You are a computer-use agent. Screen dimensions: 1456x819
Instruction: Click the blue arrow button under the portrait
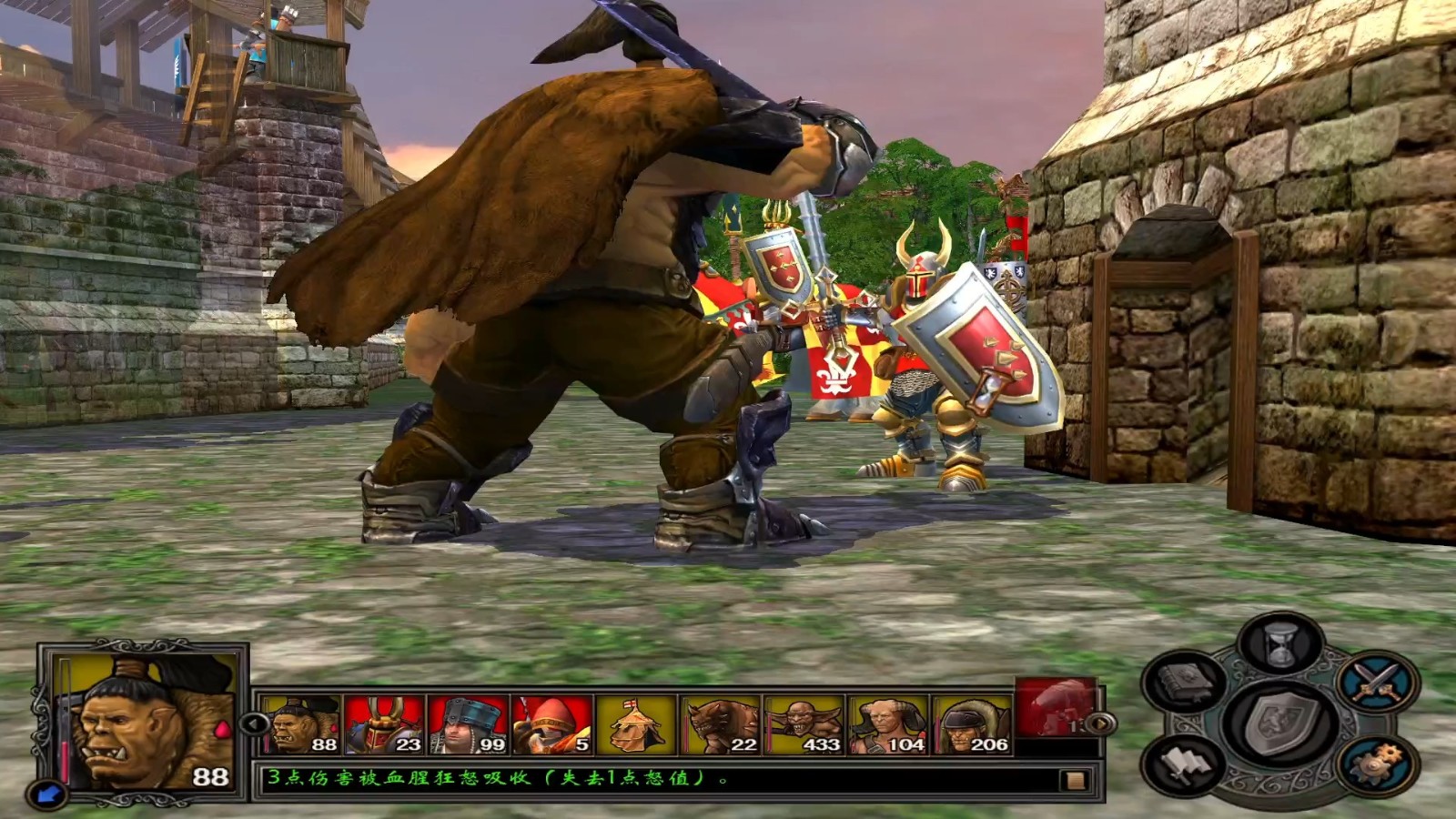(45, 794)
